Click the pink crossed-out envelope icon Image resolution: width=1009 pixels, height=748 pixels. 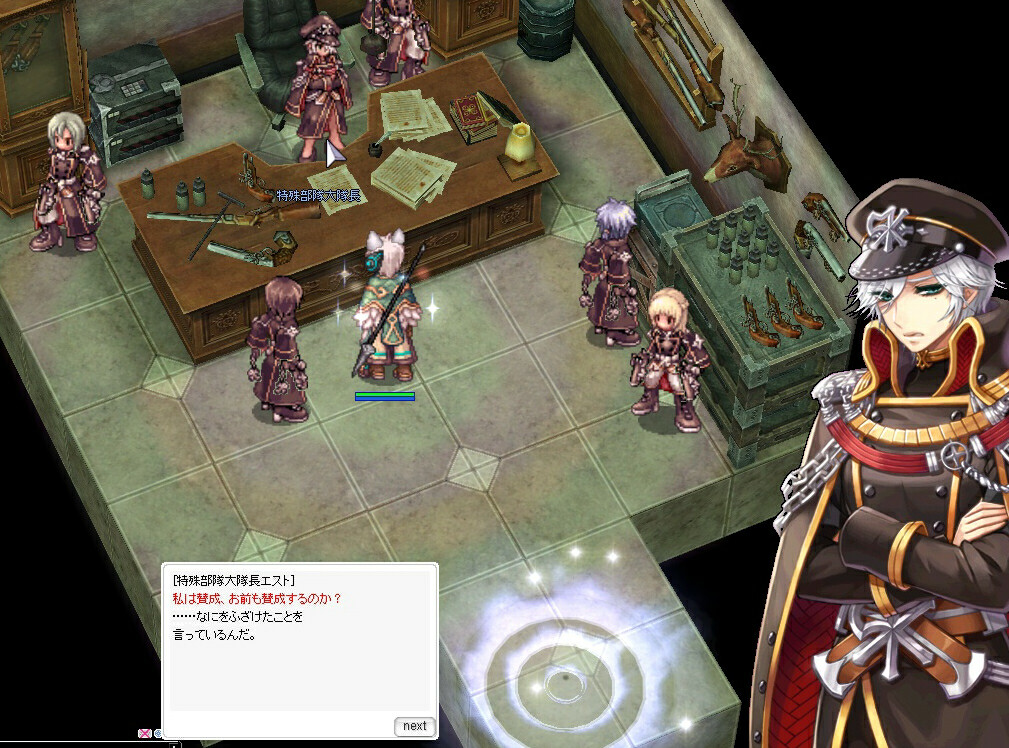[145, 734]
